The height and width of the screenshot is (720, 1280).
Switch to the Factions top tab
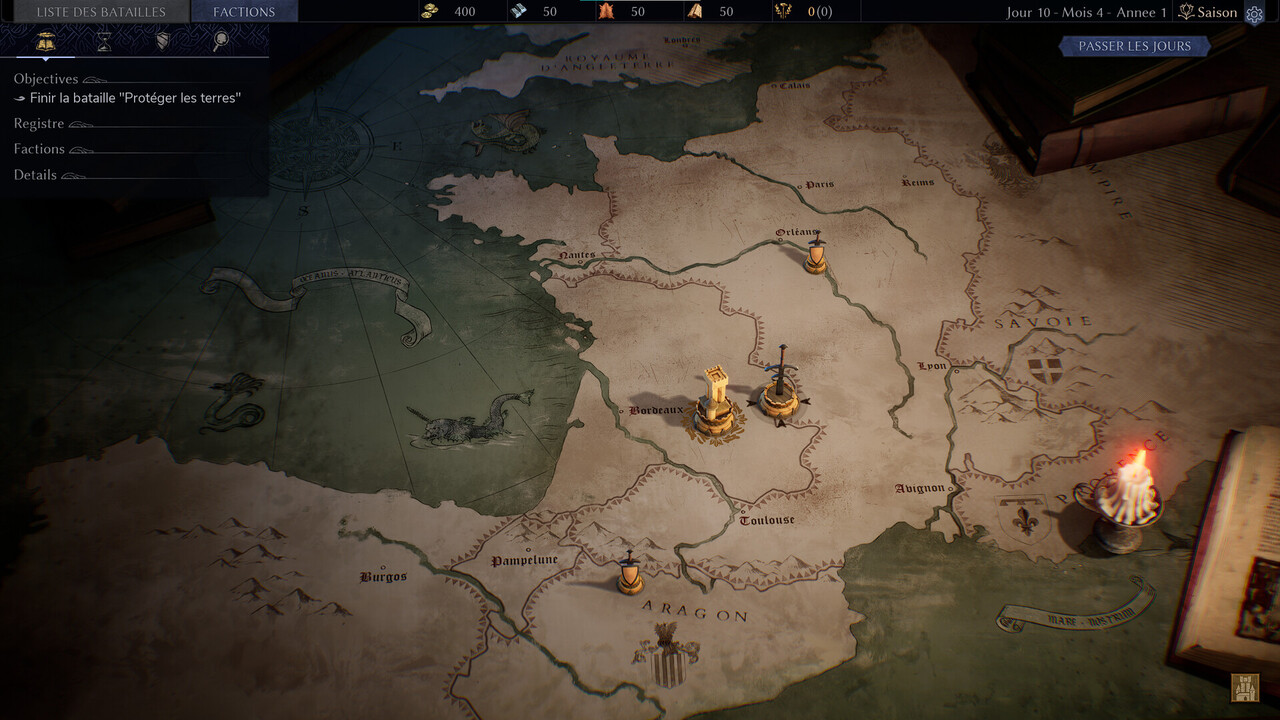(244, 12)
